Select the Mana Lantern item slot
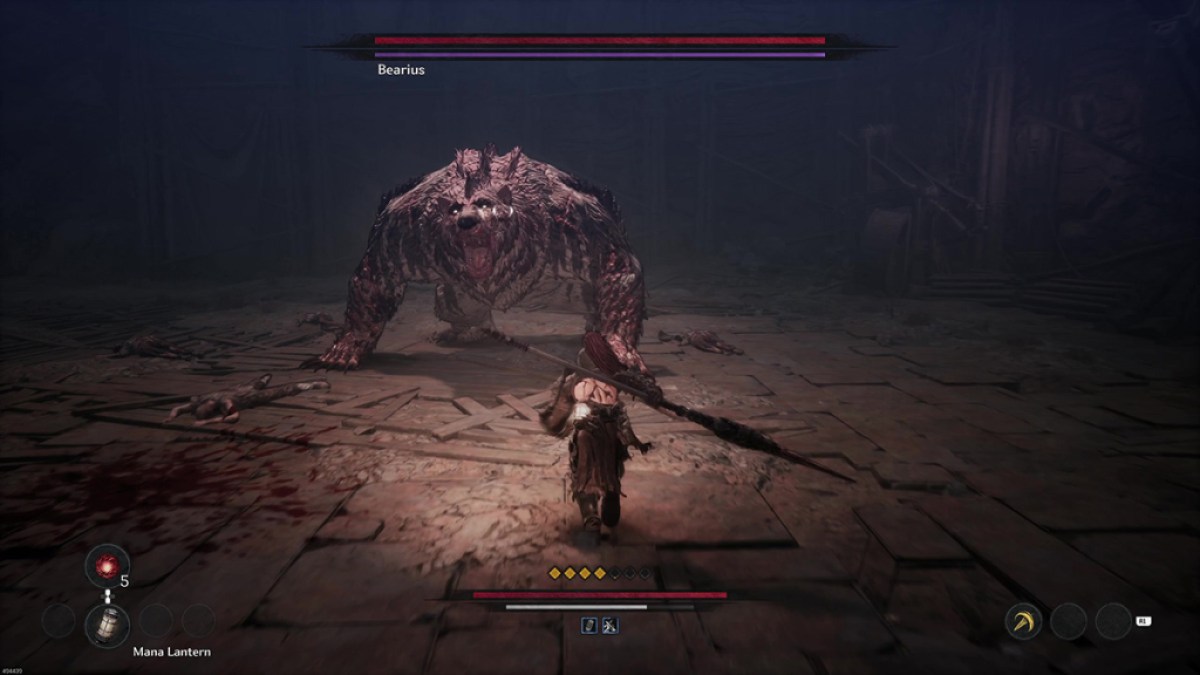This screenshot has height=675, width=1200. (x=107, y=625)
